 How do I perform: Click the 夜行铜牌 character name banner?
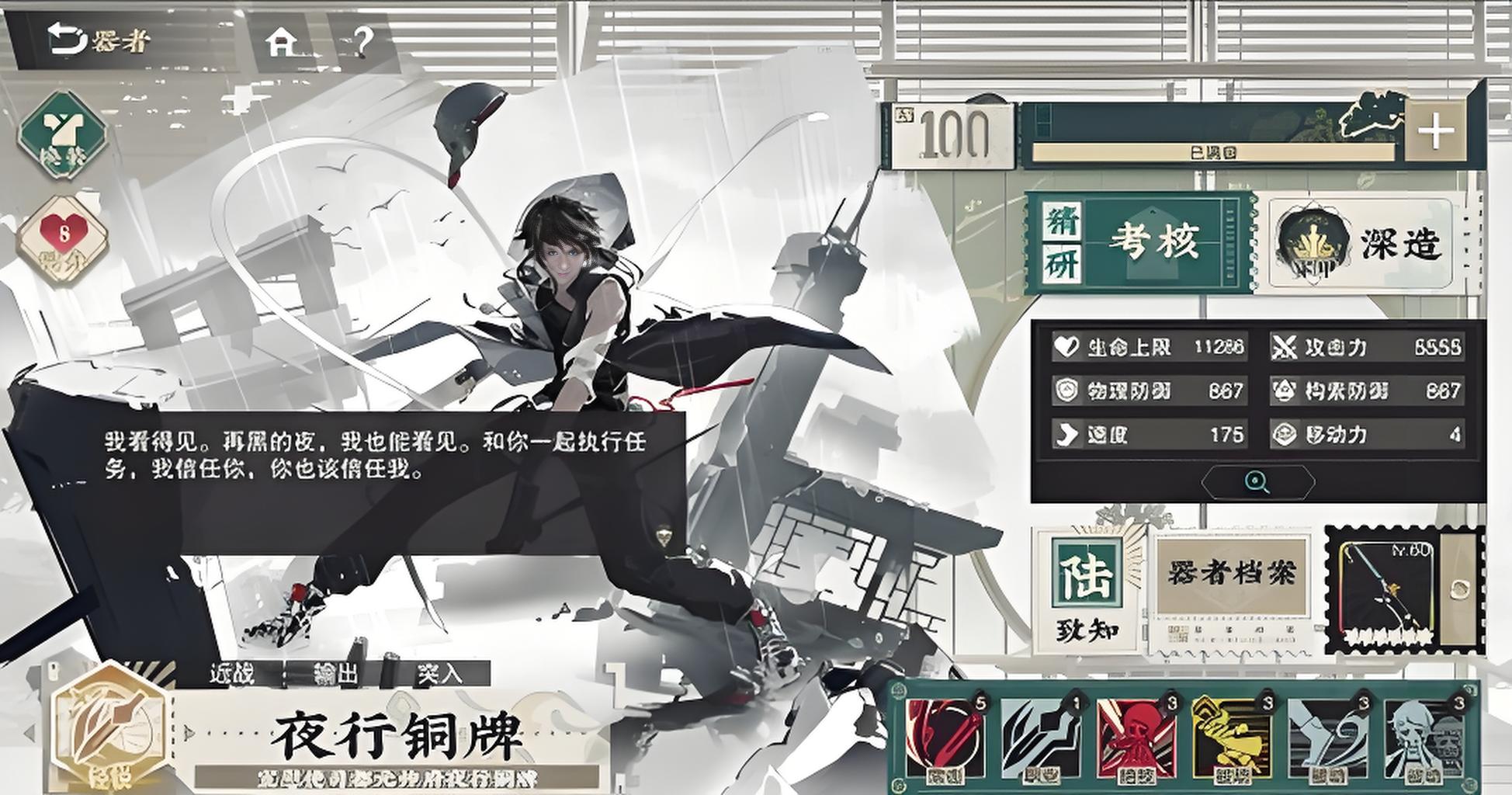tap(396, 736)
